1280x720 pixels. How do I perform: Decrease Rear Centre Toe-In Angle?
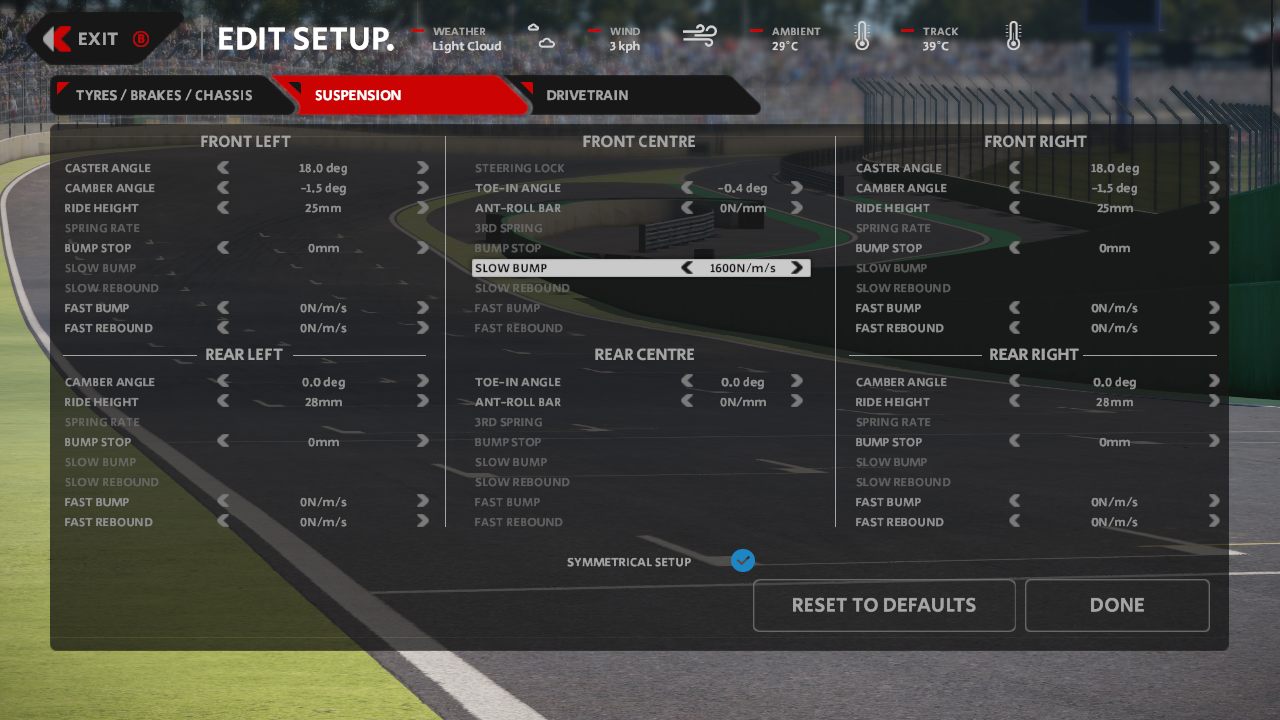click(x=687, y=382)
